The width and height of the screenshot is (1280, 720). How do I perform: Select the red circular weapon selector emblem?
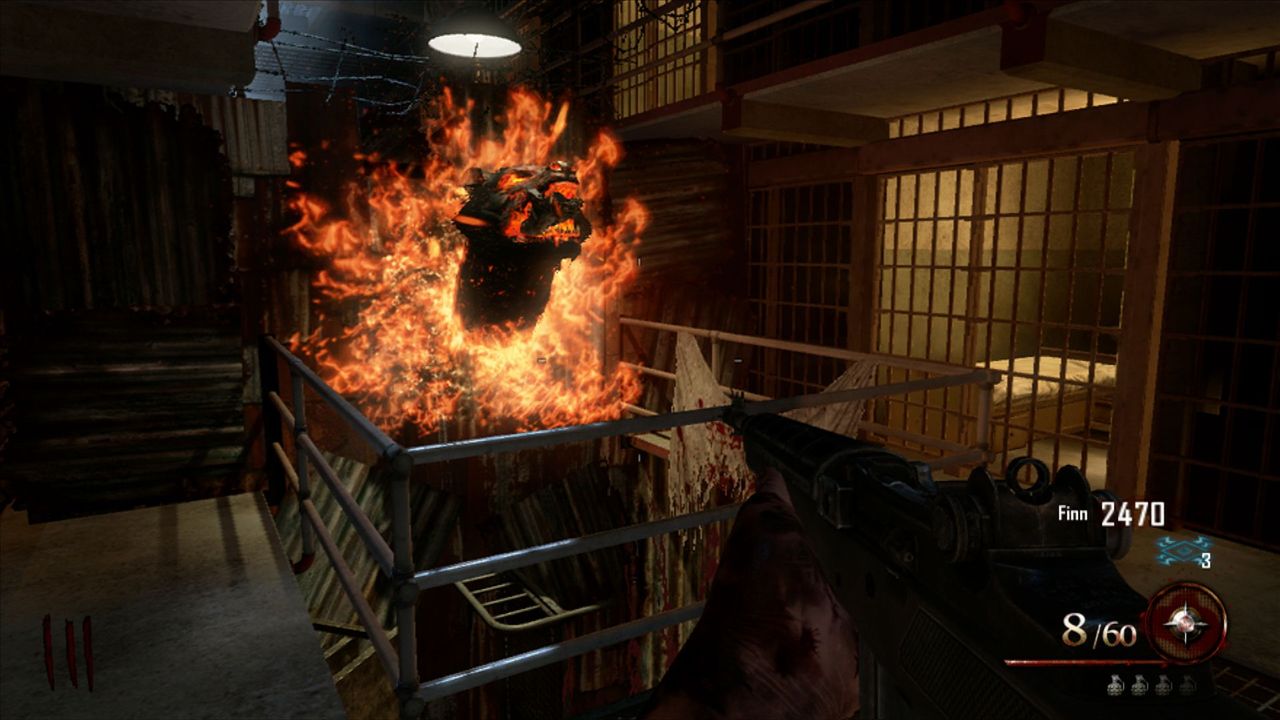tap(1186, 623)
